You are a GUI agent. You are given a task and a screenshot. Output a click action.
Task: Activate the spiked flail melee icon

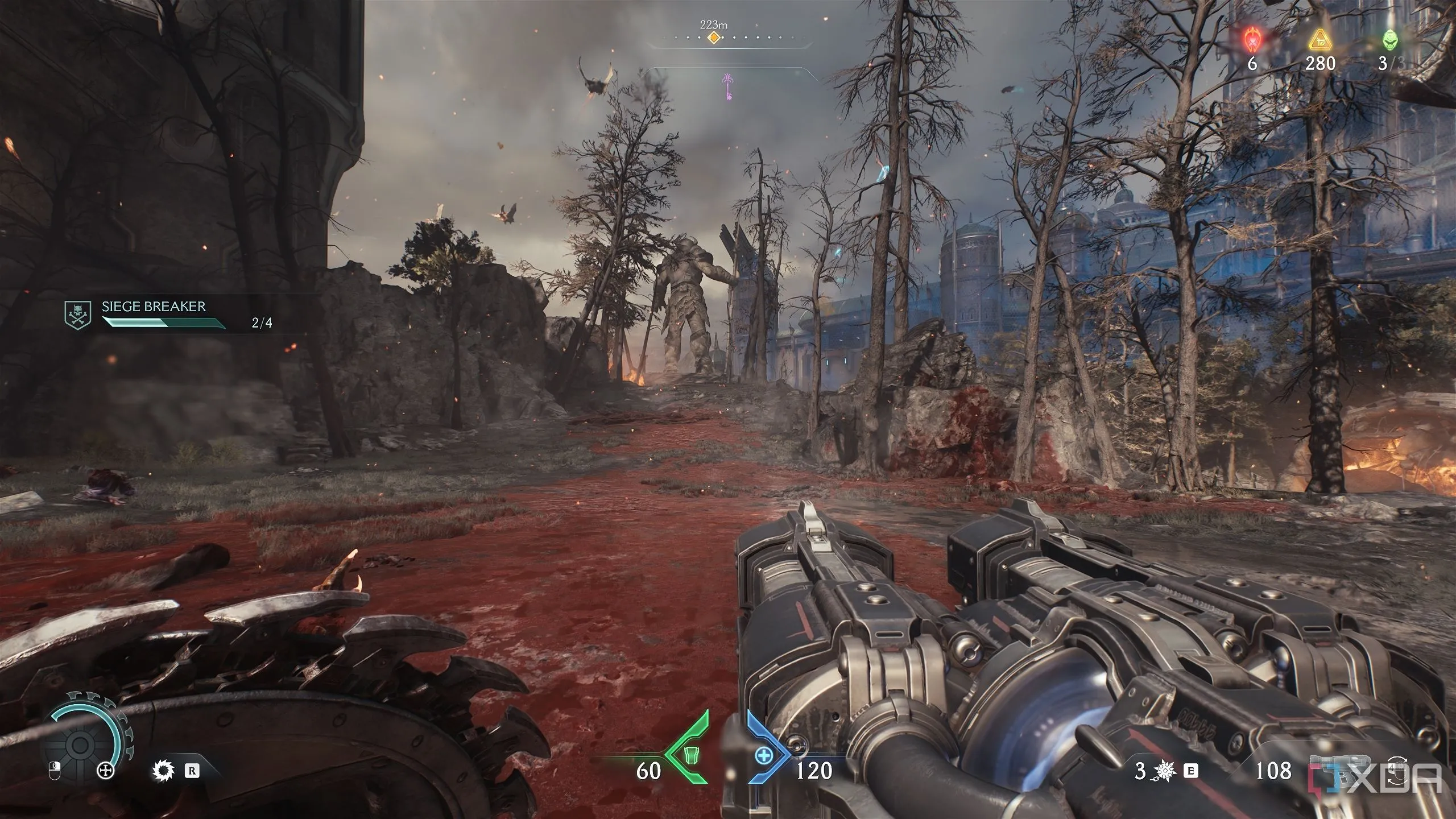[x=1167, y=771]
